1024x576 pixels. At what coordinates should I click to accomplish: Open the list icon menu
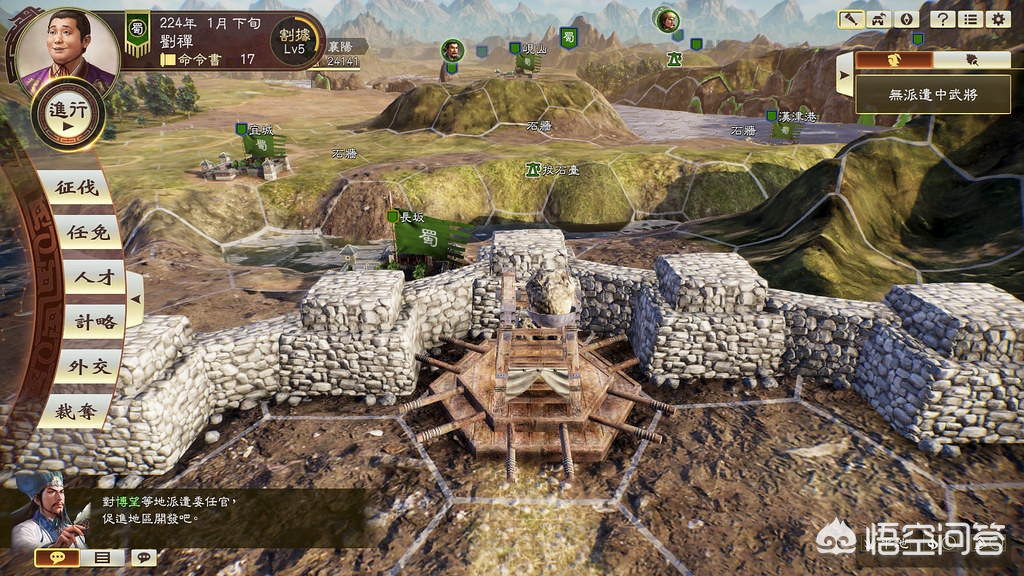[x=968, y=19]
